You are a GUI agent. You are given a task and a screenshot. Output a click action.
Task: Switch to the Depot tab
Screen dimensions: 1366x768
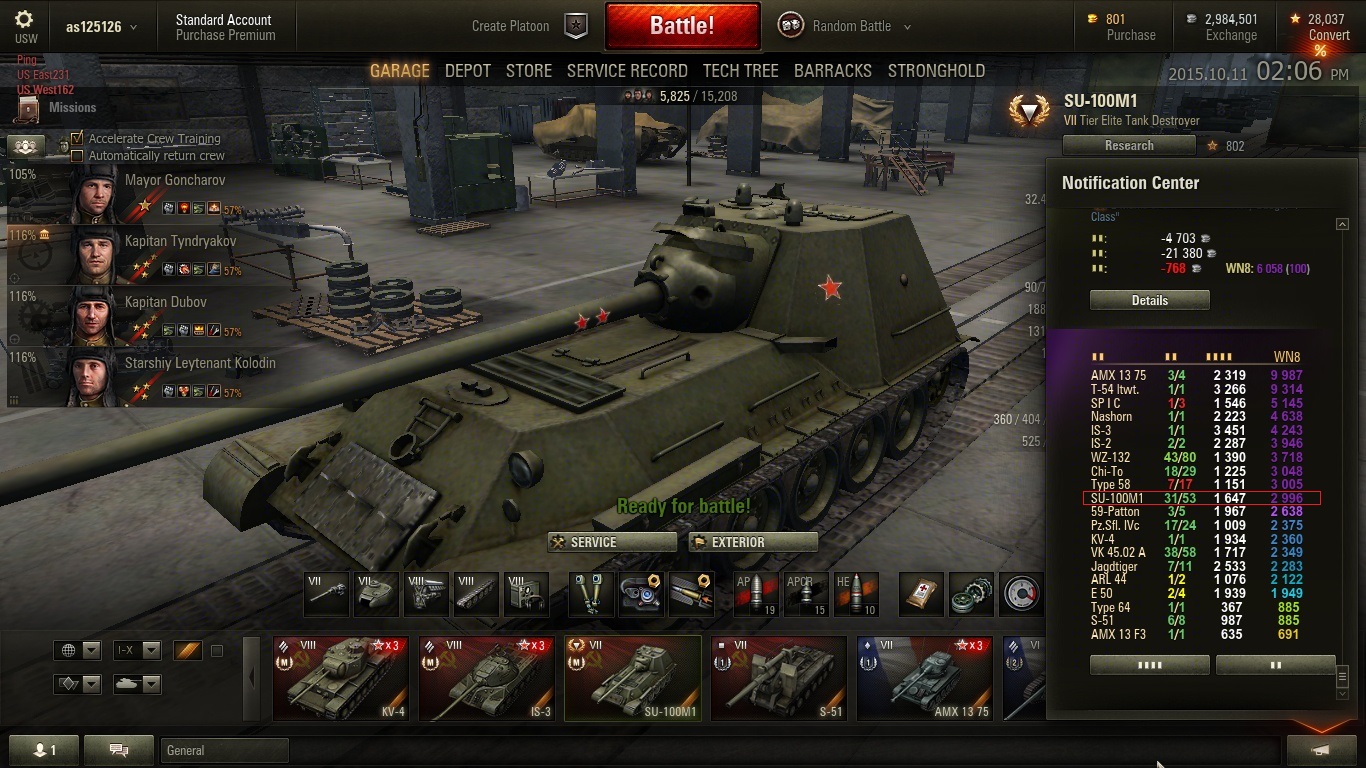468,71
